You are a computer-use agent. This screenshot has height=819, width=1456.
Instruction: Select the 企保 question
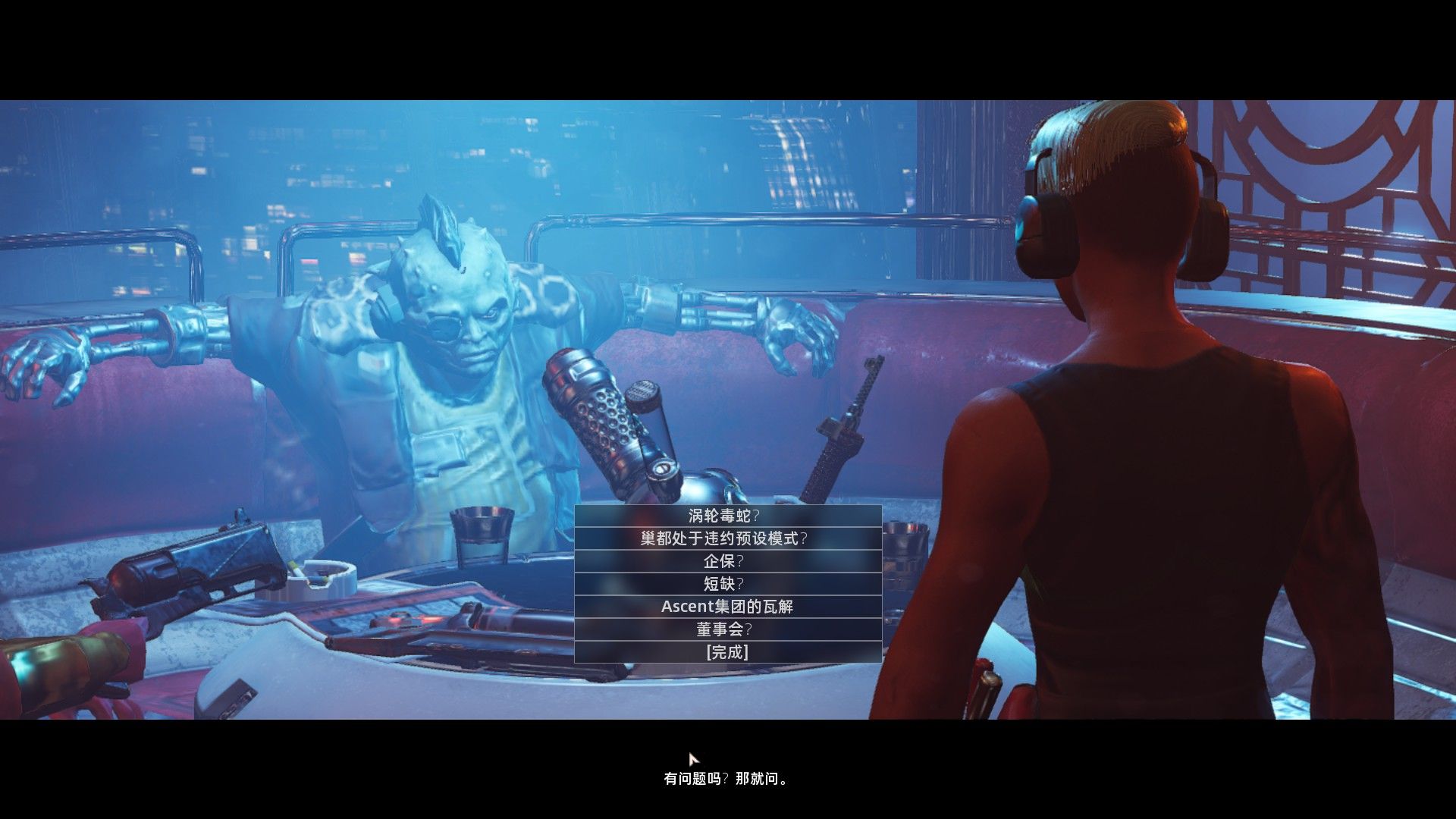pos(727,561)
